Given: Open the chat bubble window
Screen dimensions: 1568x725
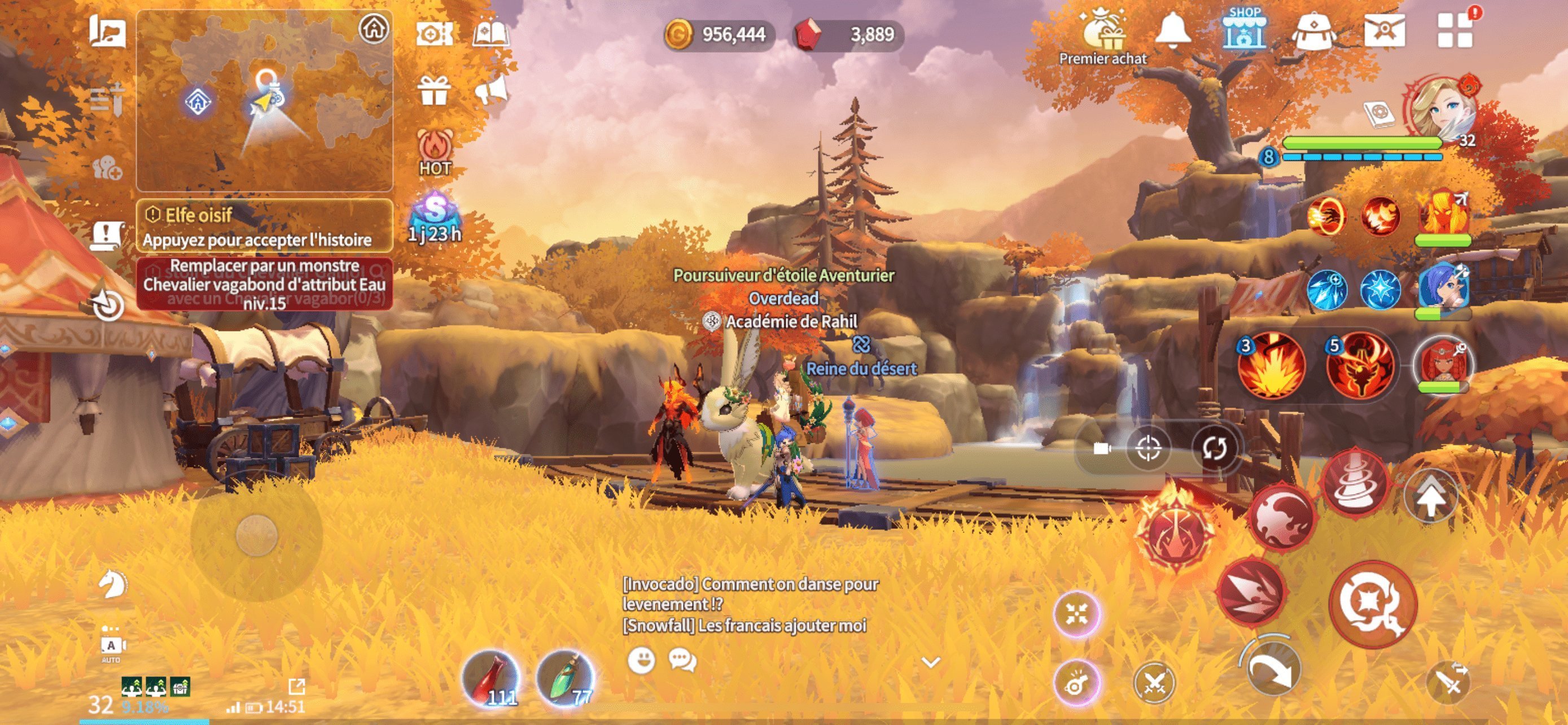Looking at the screenshot, I should pos(682,660).
